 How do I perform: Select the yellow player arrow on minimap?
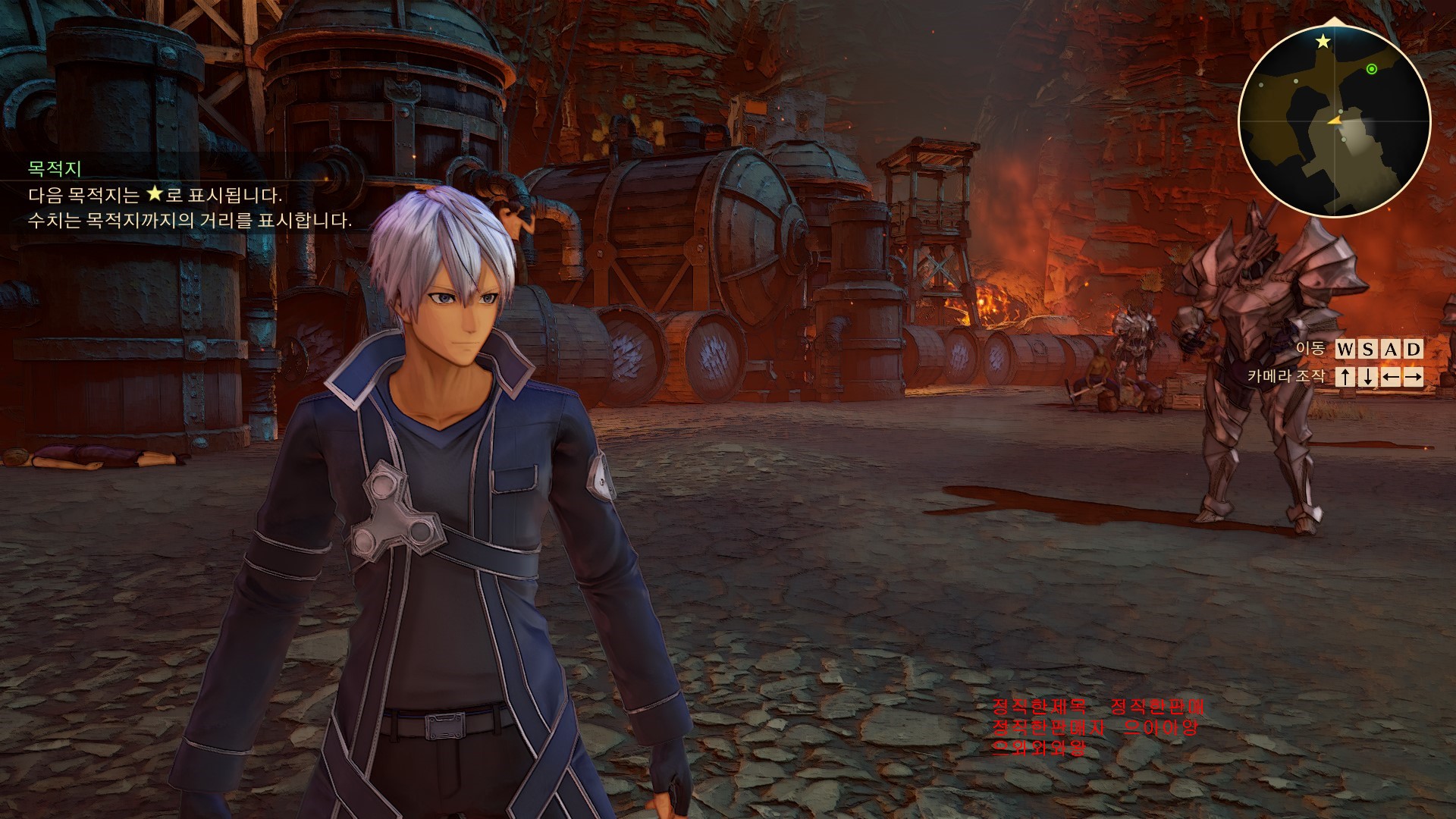[x=1335, y=121]
